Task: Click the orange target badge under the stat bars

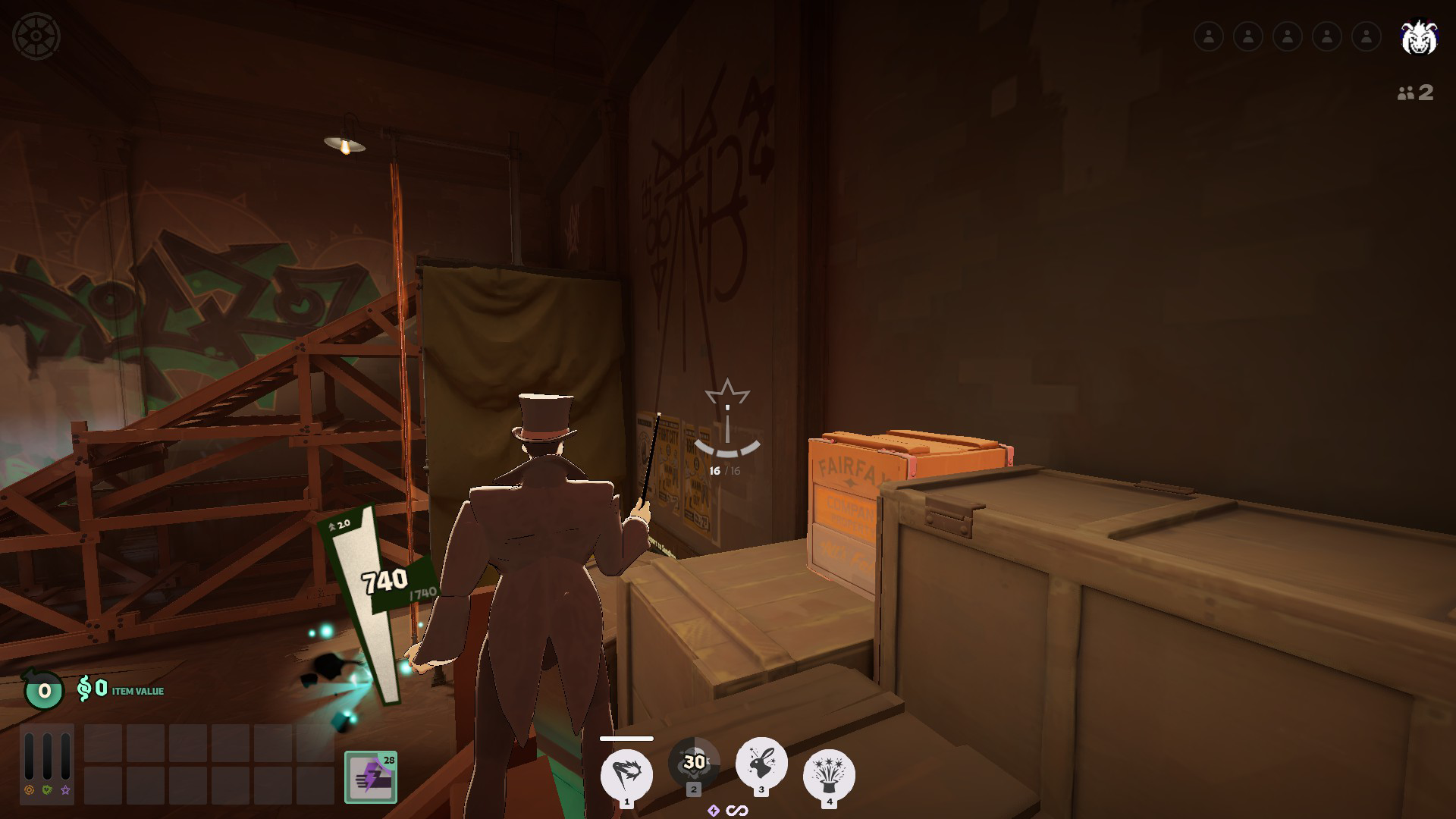Action: [30, 789]
